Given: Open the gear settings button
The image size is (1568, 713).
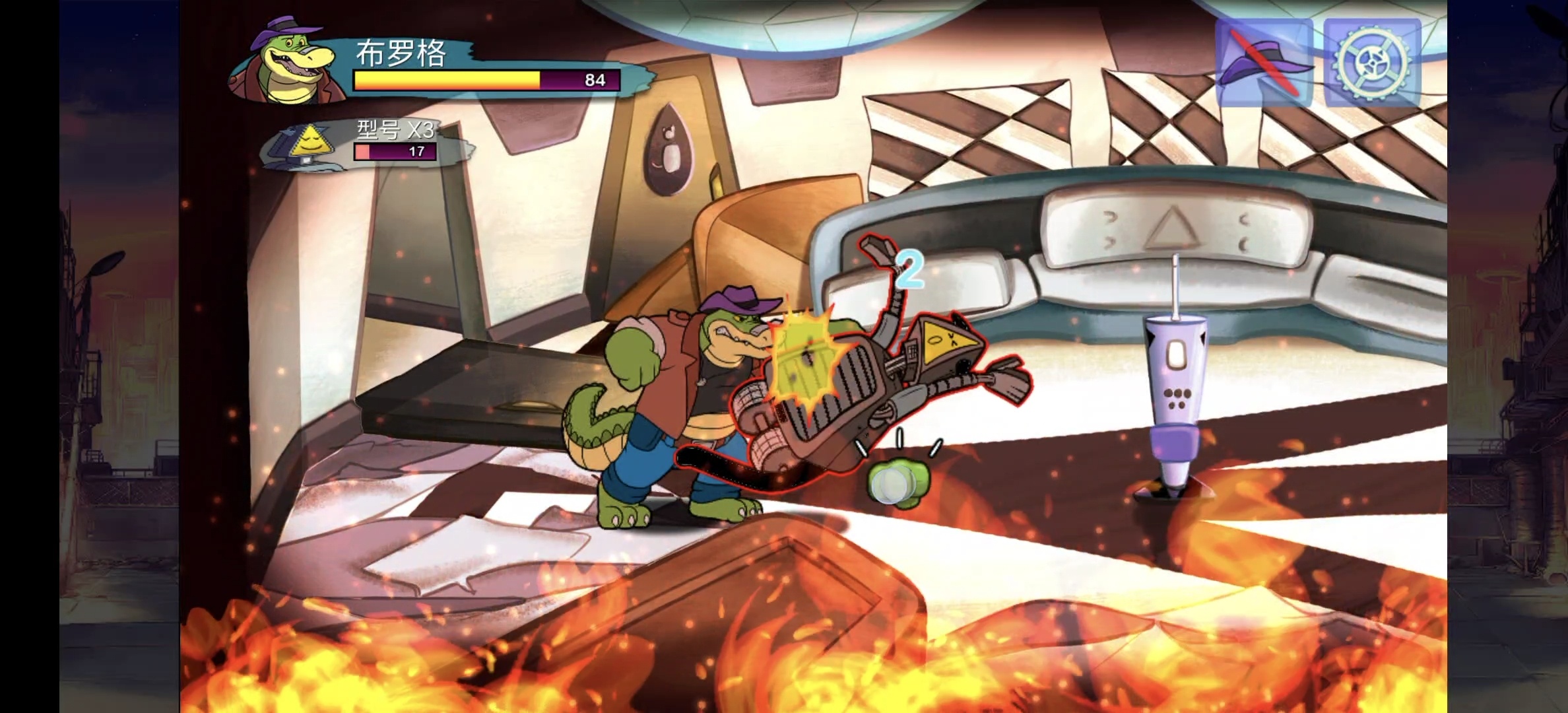Looking at the screenshot, I should click(1371, 63).
